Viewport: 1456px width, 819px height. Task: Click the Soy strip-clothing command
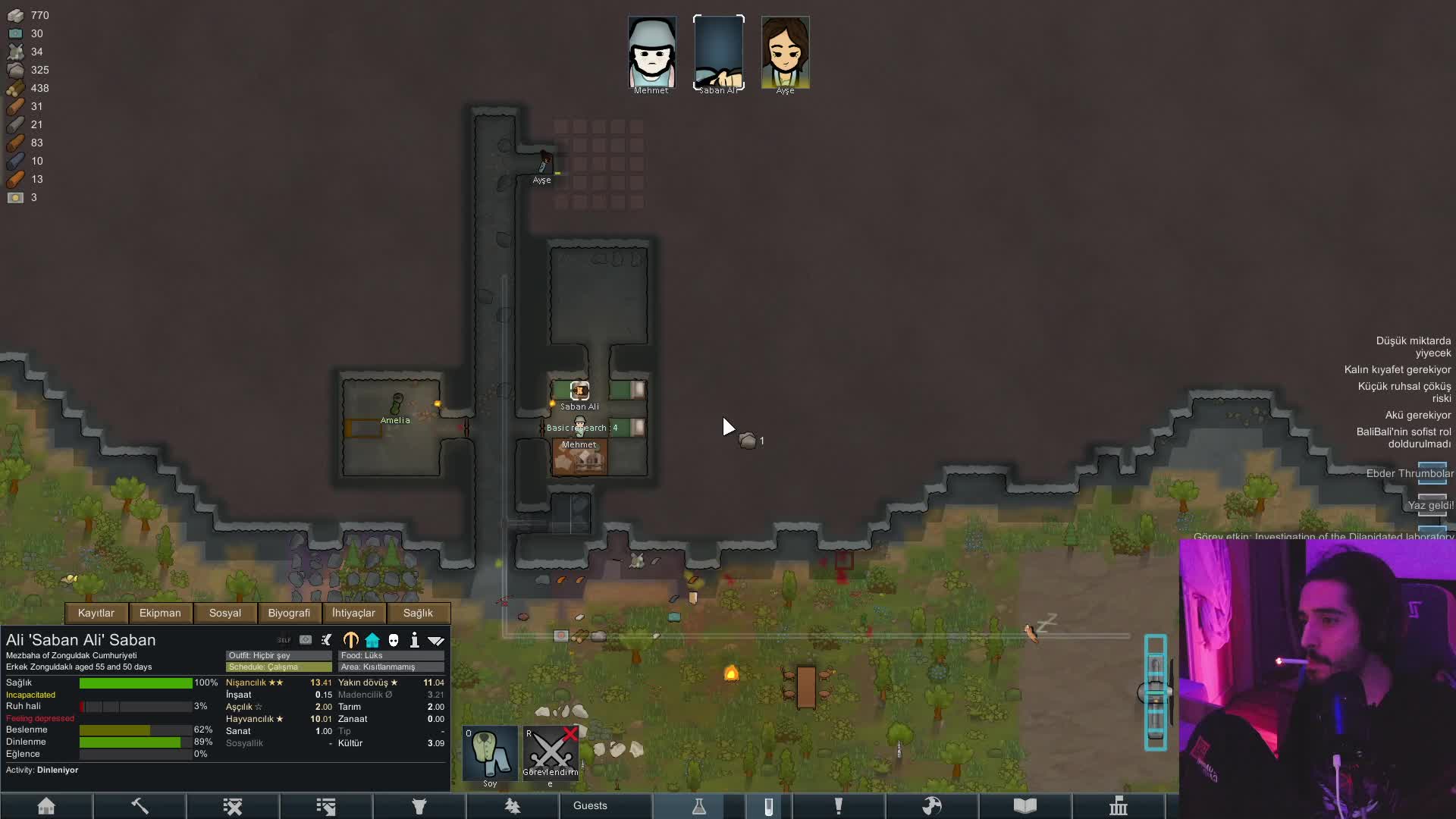[x=490, y=753]
